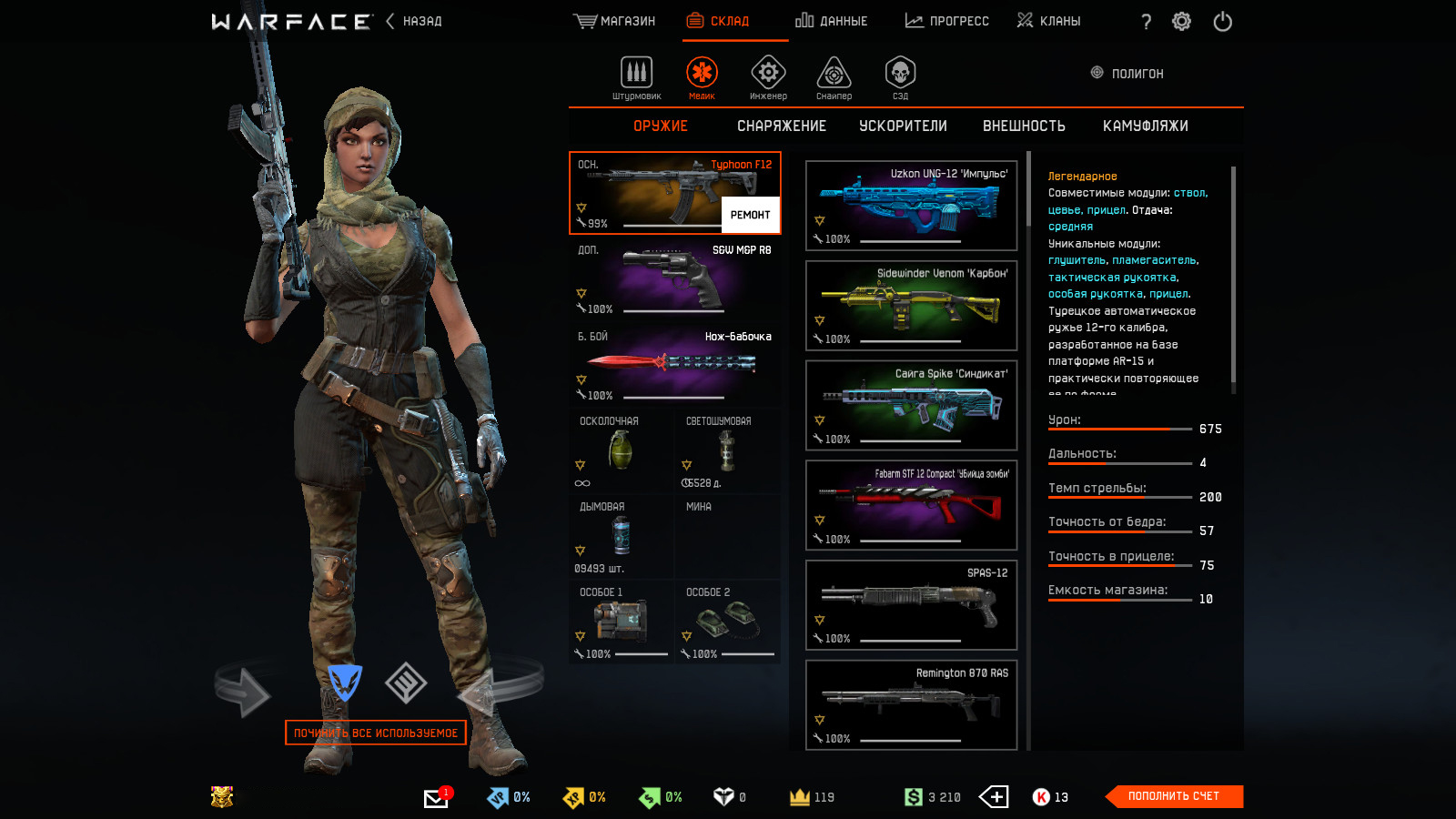This screenshot has height=819, width=1456.
Task: Choose the Снайпер class icon
Action: [834, 76]
